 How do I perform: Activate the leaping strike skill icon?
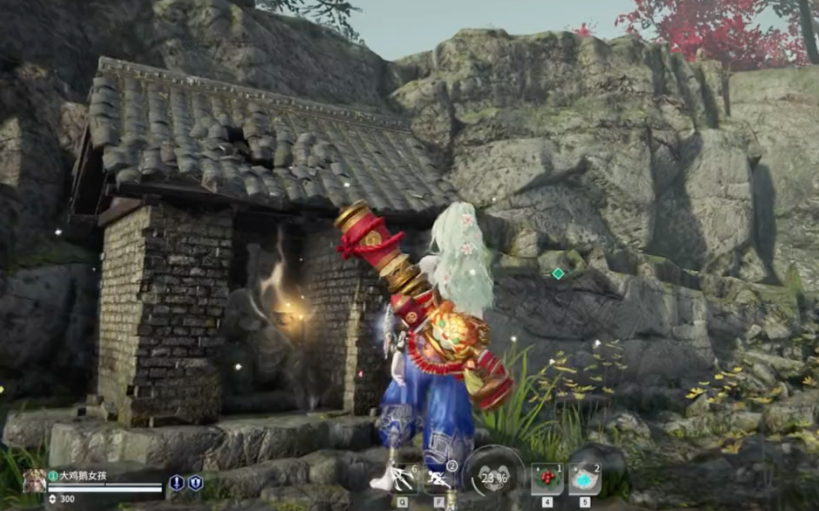click(402, 478)
